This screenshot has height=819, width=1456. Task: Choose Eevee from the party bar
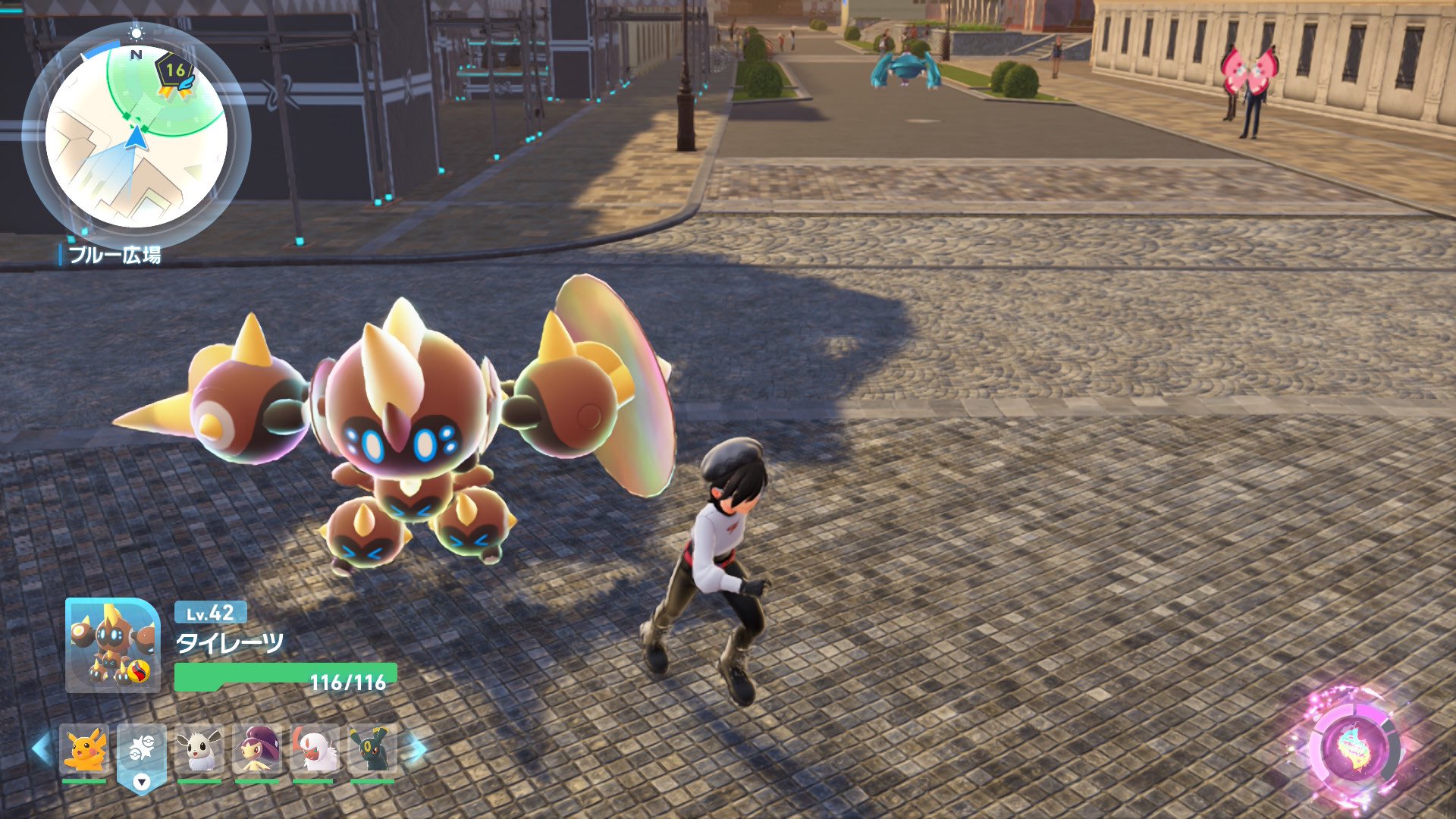(199, 749)
